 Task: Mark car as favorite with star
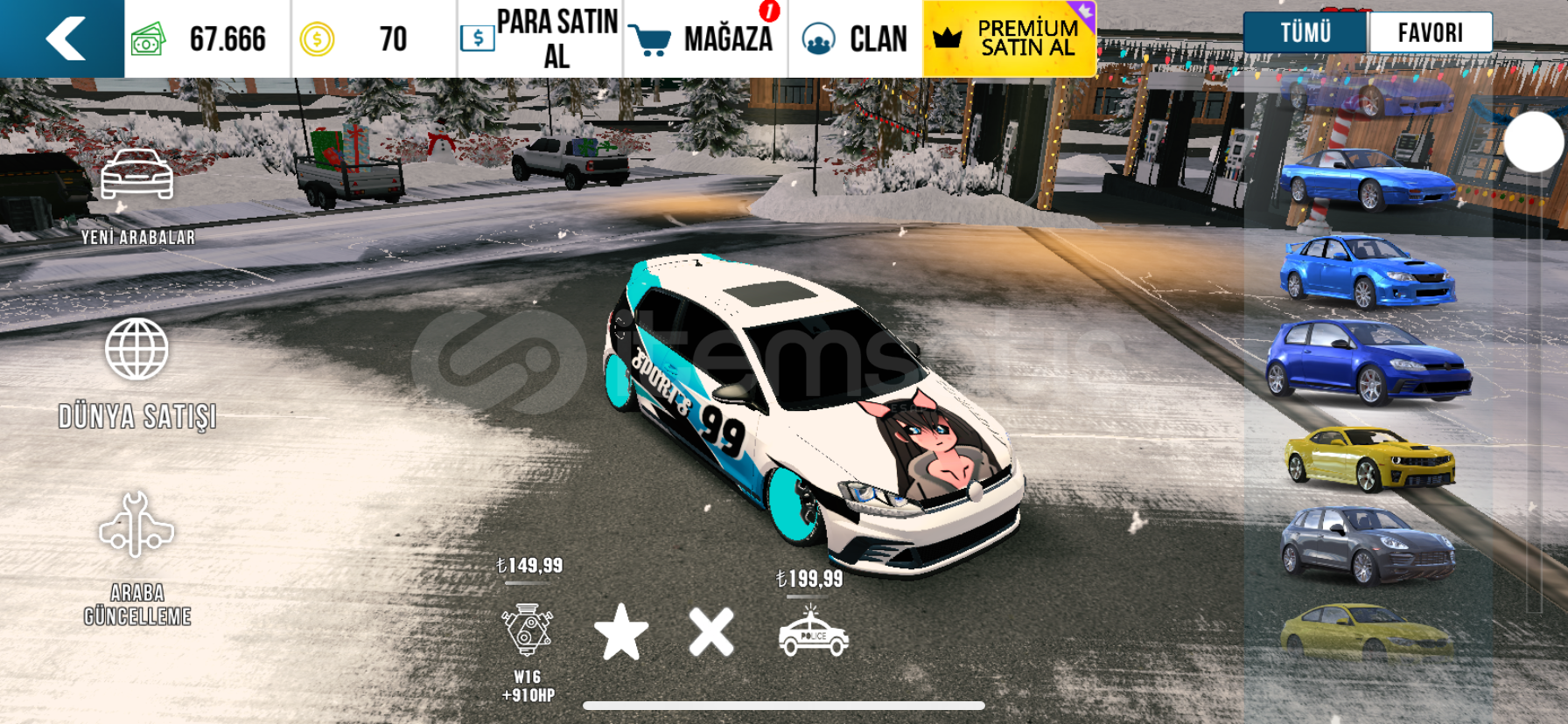click(x=621, y=631)
